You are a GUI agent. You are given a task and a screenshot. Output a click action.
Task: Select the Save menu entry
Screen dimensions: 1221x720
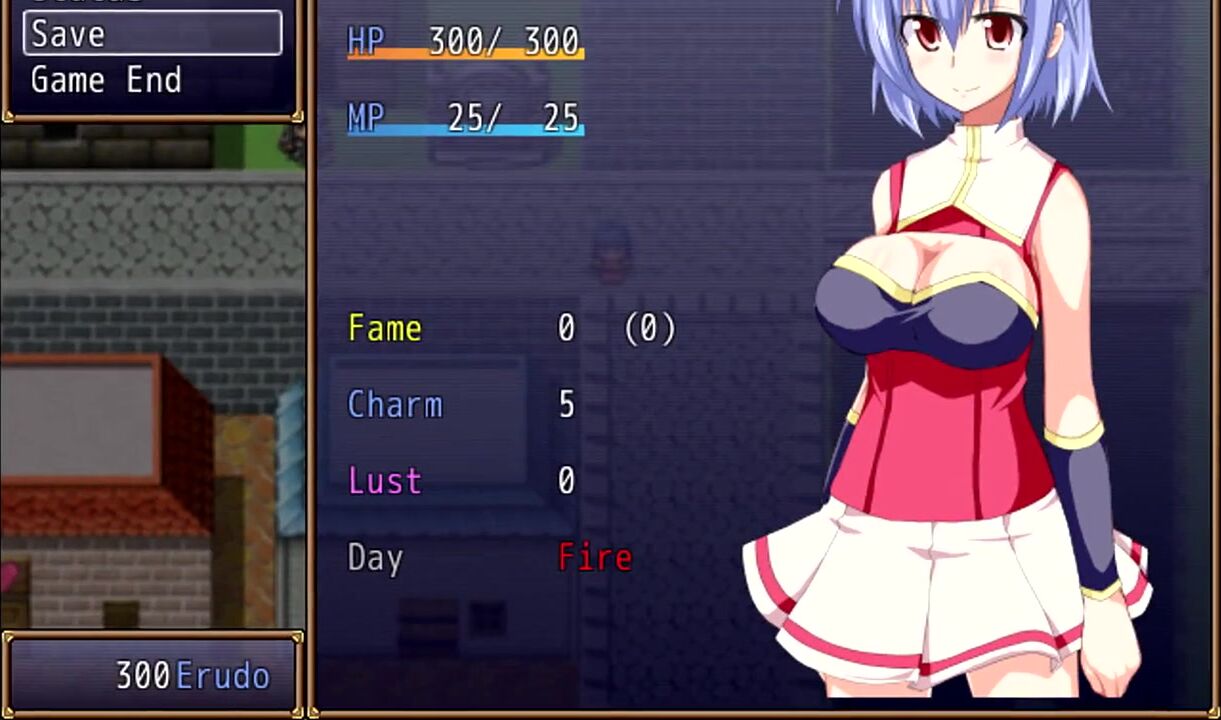pos(152,34)
